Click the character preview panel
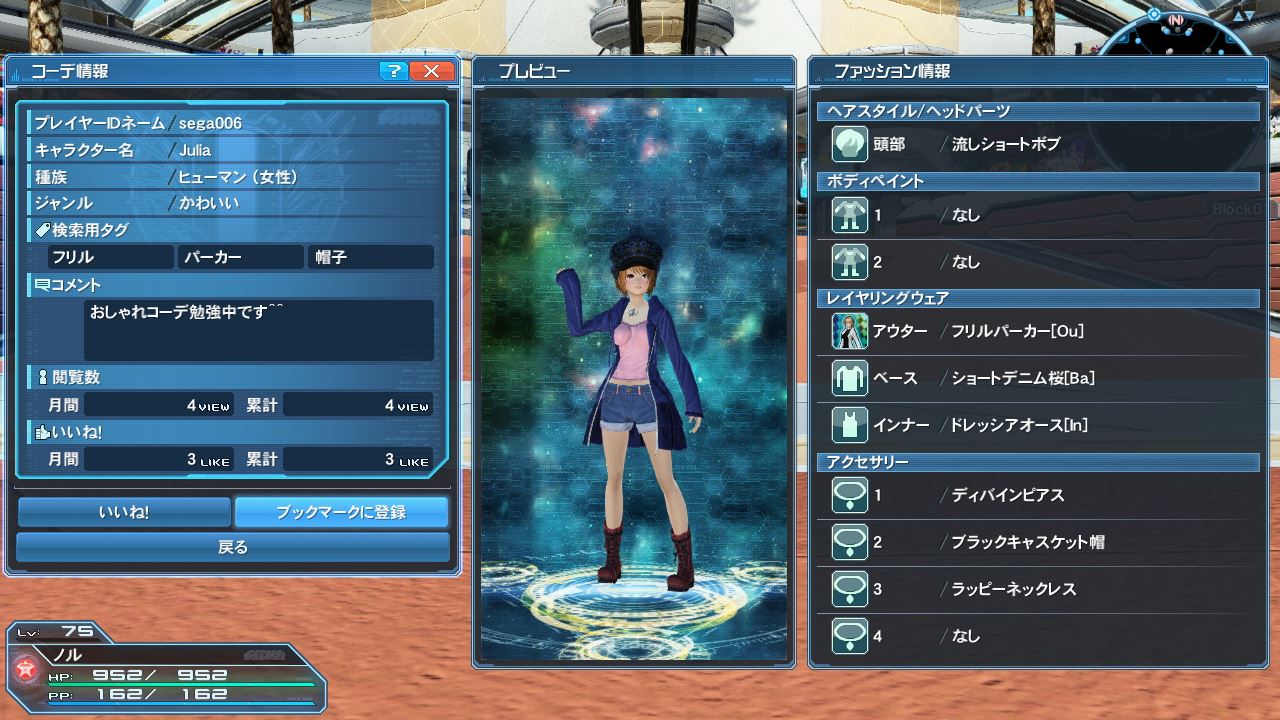The width and height of the screenshot is (1280, 720). (x=633, y=378)
